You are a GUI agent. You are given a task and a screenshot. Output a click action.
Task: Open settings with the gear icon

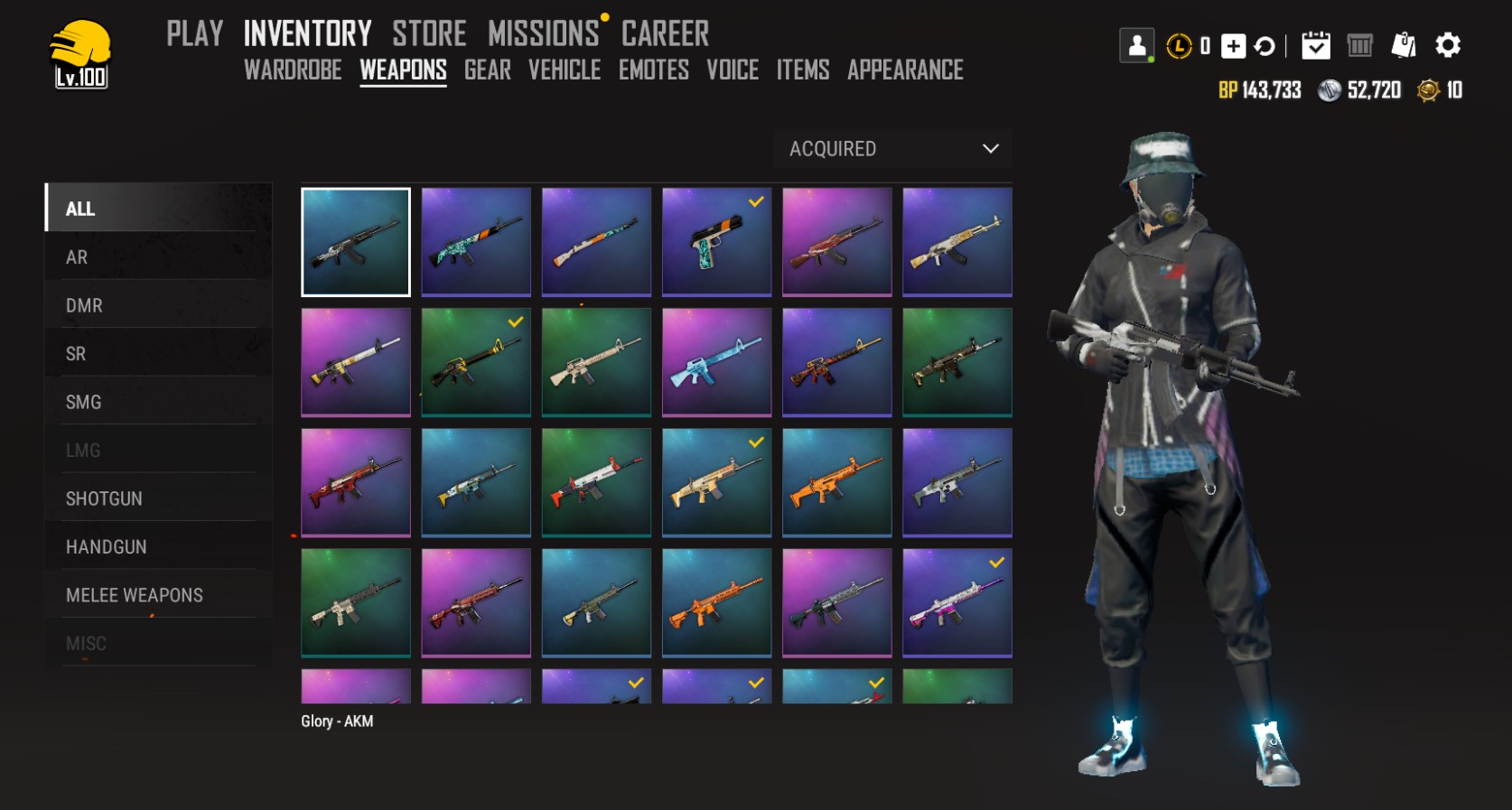pos(1447,45)
